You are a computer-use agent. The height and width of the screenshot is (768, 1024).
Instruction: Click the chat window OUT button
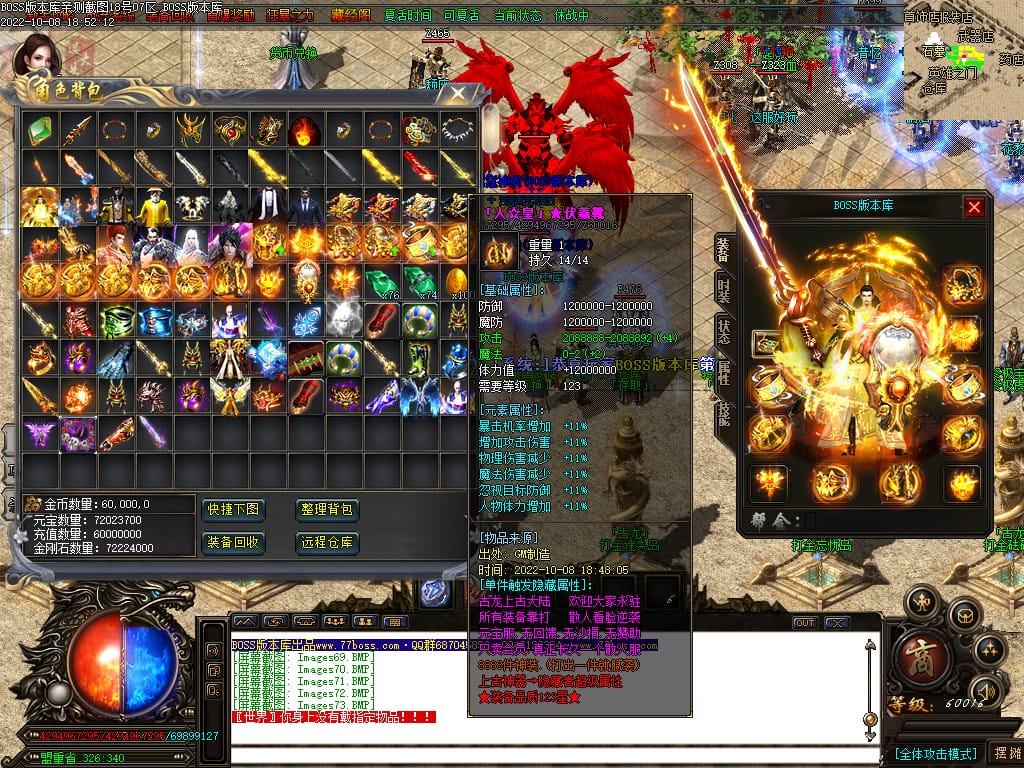click(x=804, y=623)
